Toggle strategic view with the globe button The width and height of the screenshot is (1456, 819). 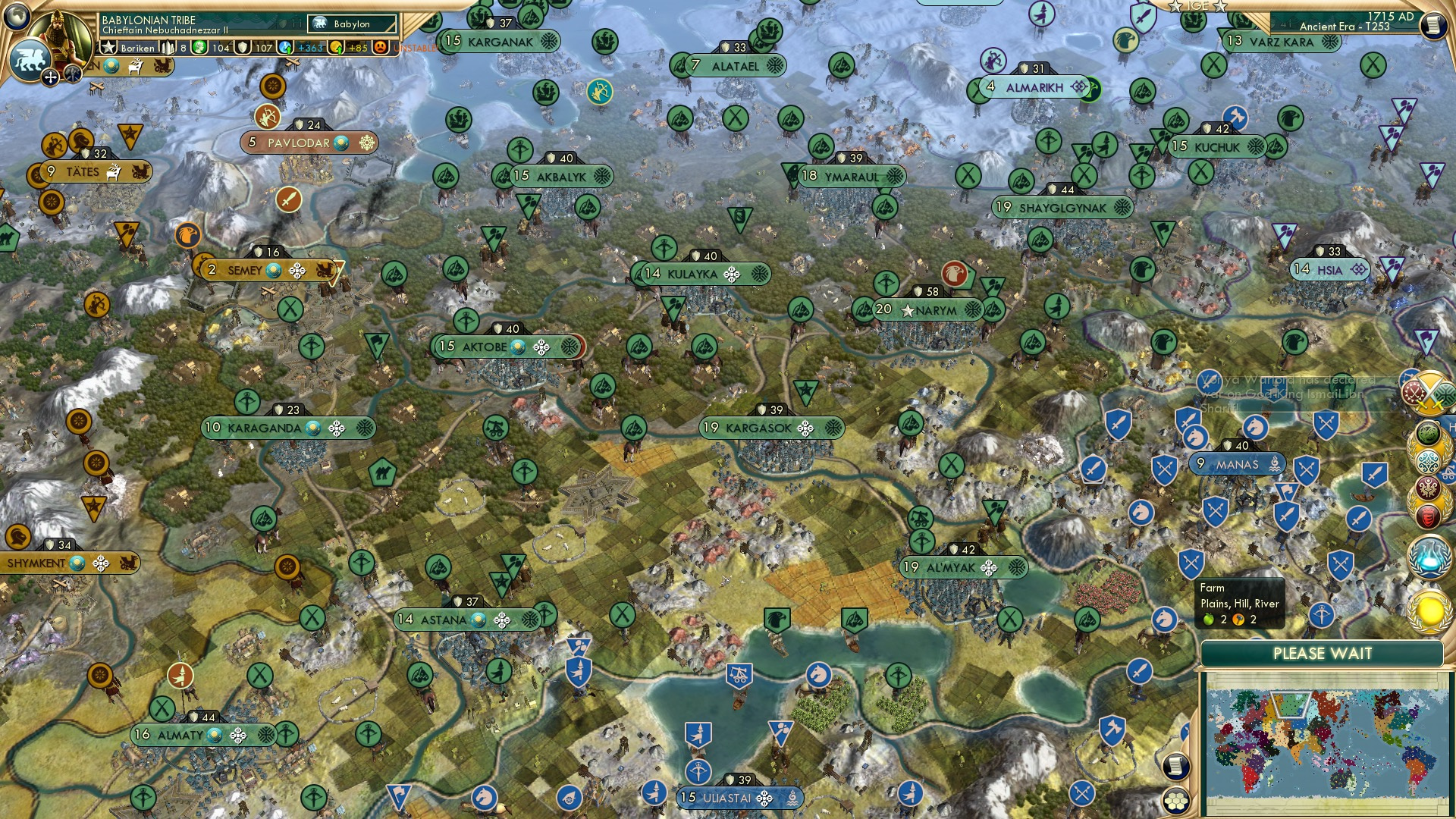tap(15, 15)
